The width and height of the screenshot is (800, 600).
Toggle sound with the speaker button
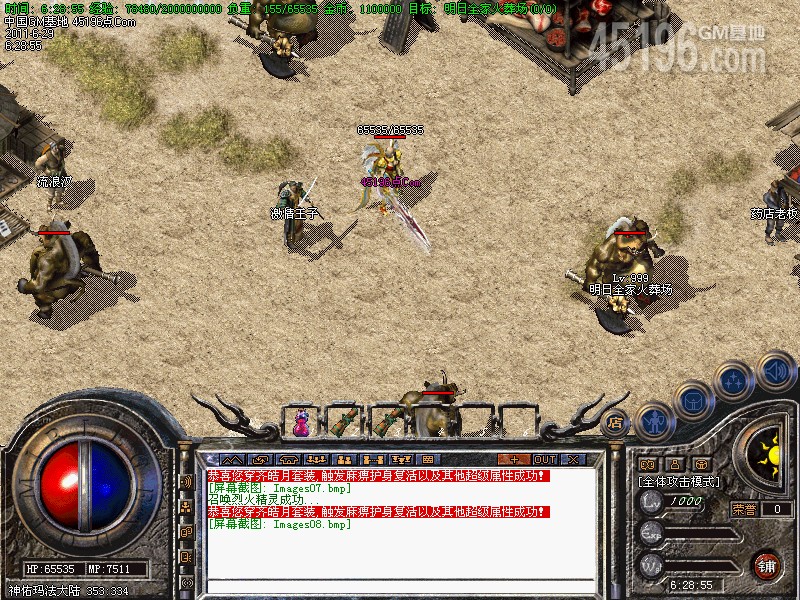pos(774,369)
